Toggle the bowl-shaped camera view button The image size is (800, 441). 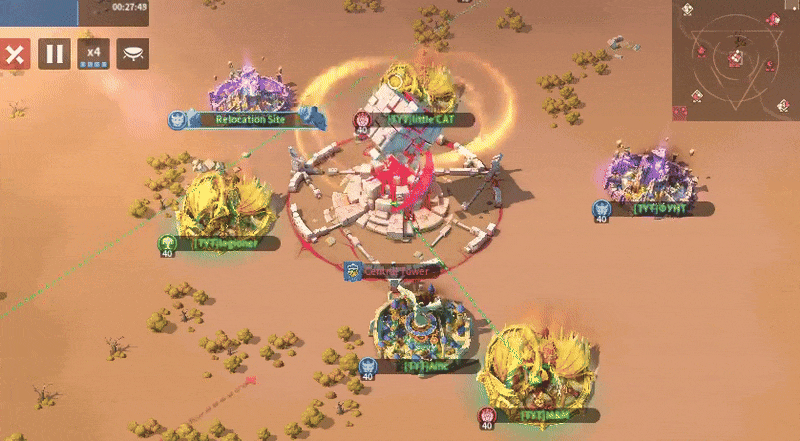pos(133,54)
